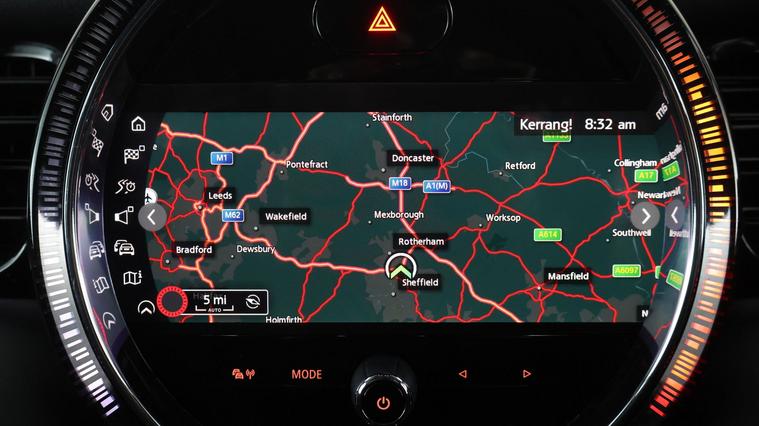Toggle the speaker guidance volume icon
The height and width of the screenshot is (426, 759).
point(124,215)
